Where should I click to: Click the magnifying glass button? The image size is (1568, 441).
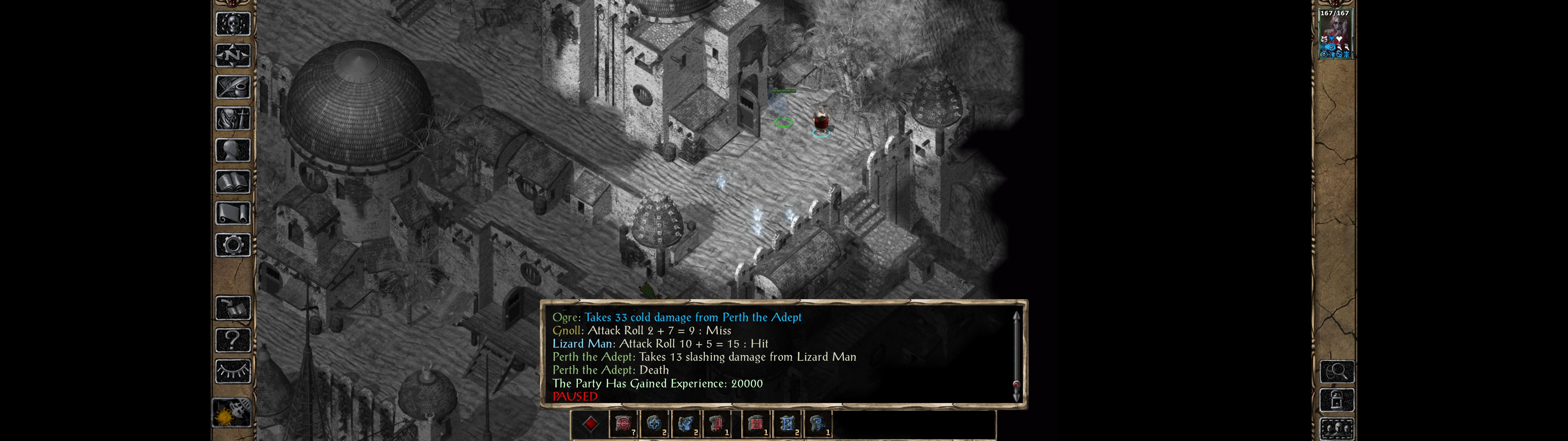coord(1337,371)
